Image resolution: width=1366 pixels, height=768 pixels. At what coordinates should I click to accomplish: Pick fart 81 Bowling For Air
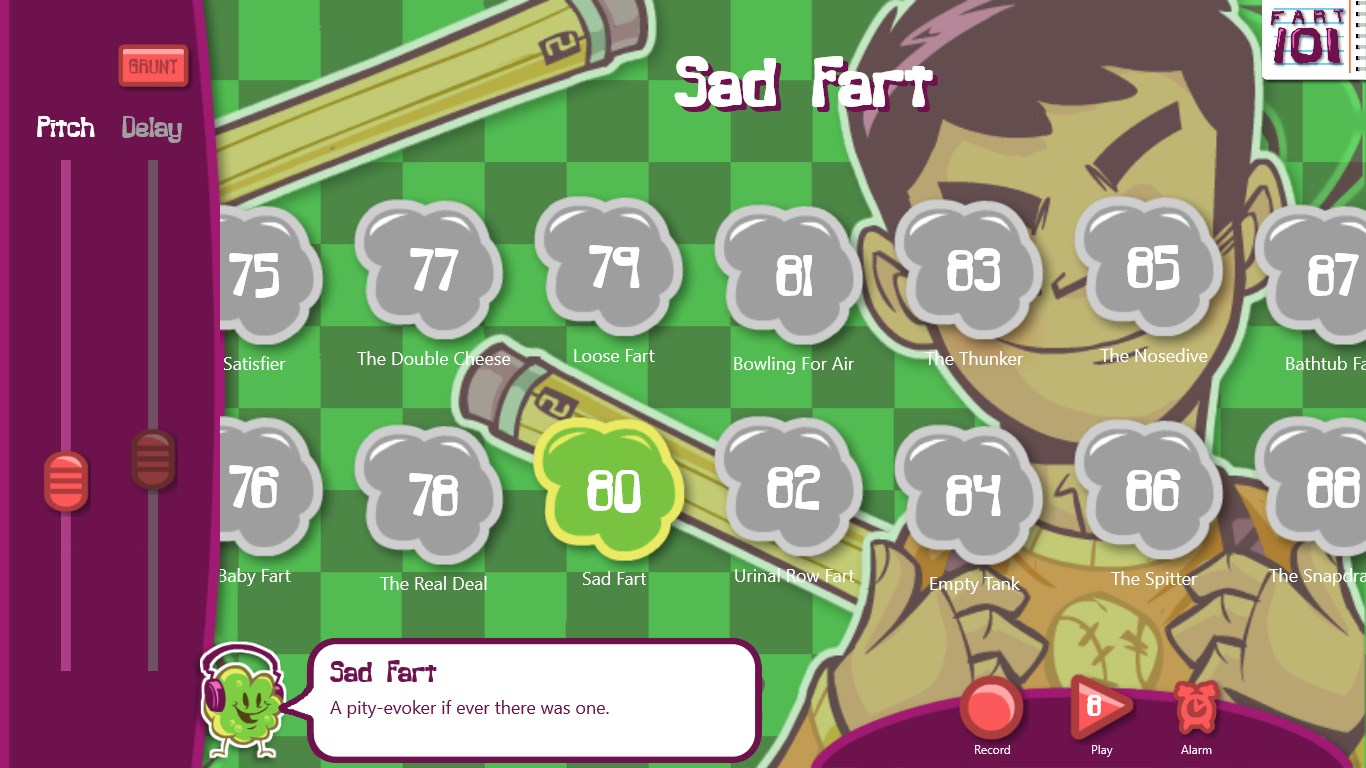[x=793, y=275]
